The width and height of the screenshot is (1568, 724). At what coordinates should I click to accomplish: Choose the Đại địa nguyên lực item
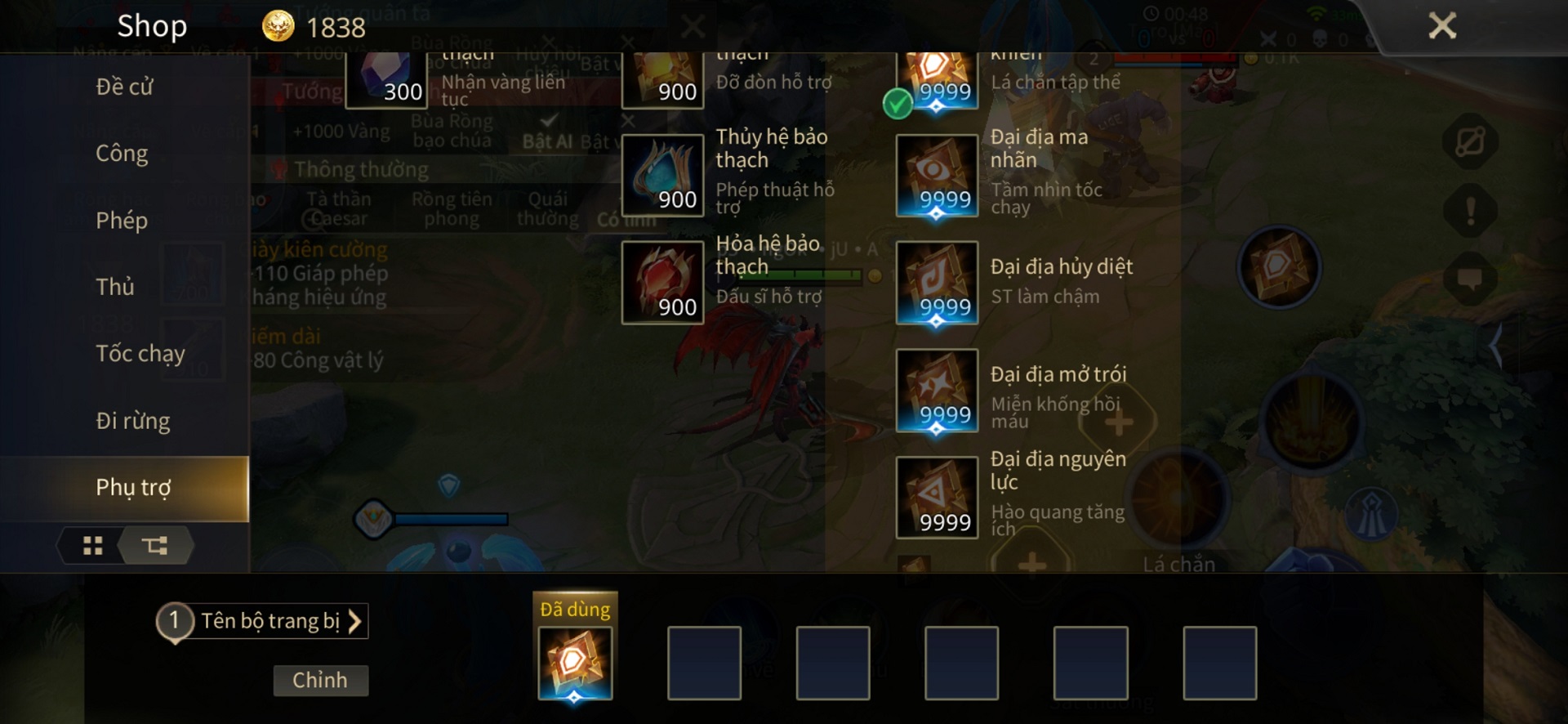(937, 498)
